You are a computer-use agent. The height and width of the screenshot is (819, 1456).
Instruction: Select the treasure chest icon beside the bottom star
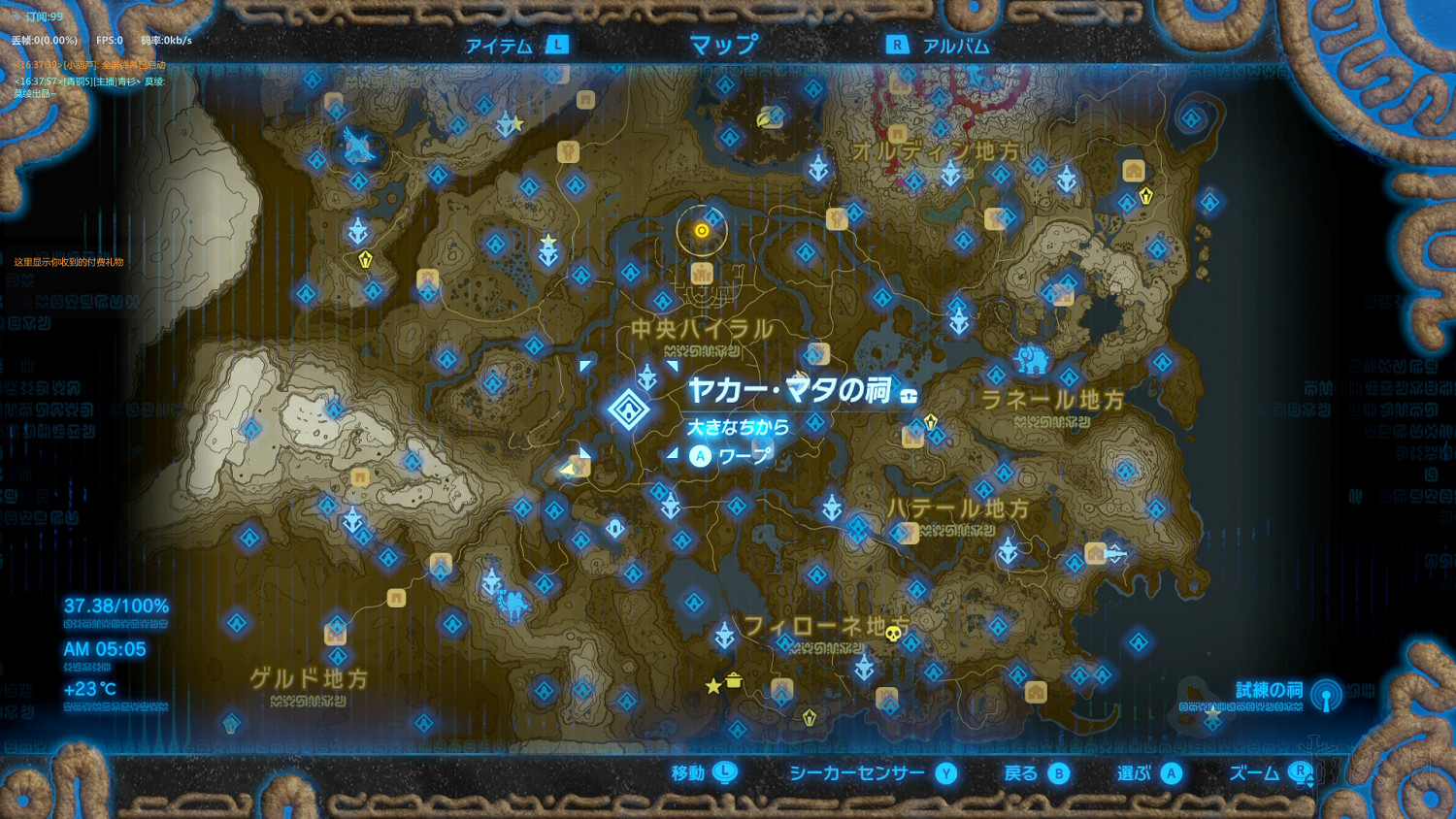click(x=734, y=680)
